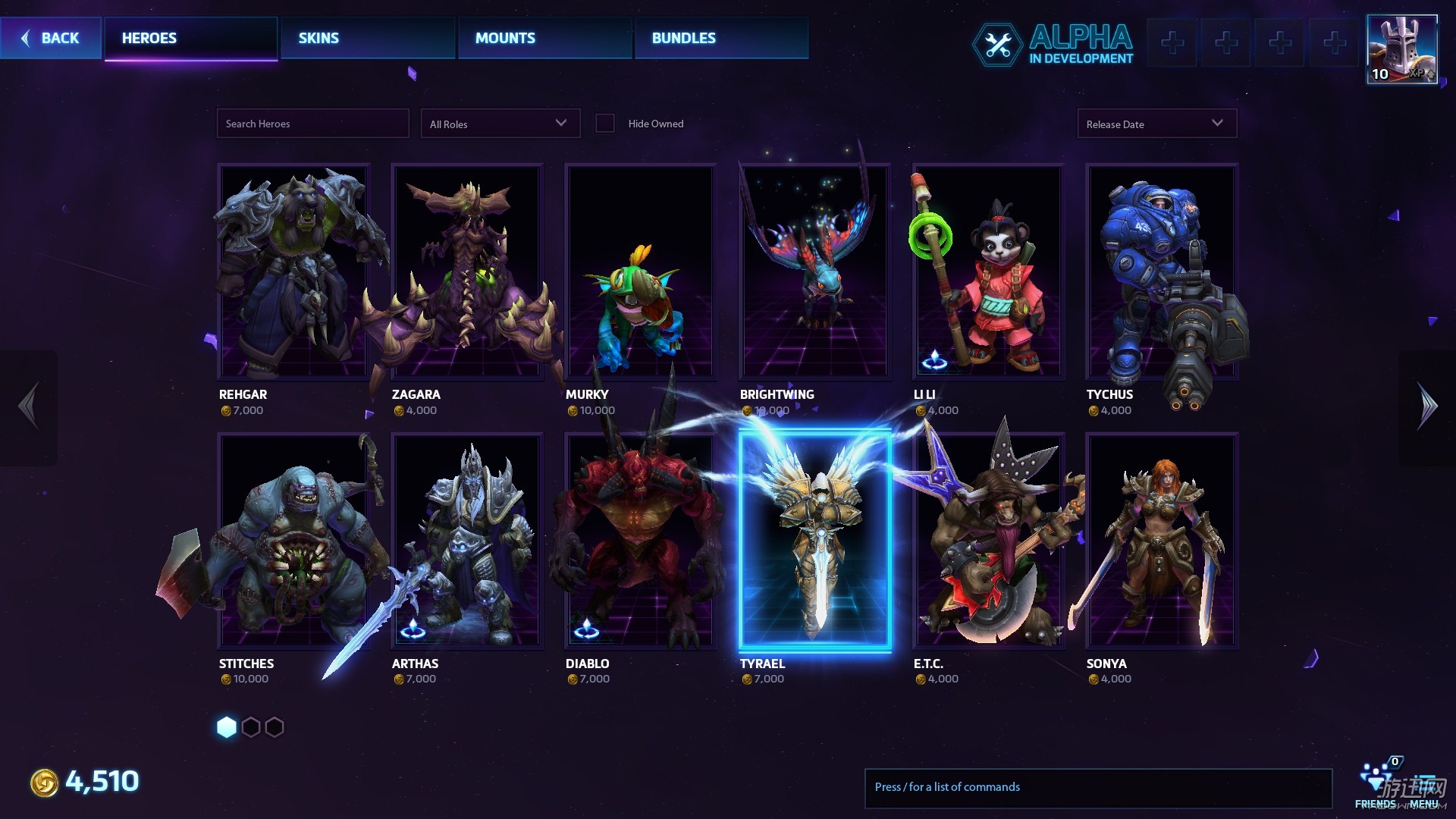Switch to the Skins tab

(x=368, y=38)
